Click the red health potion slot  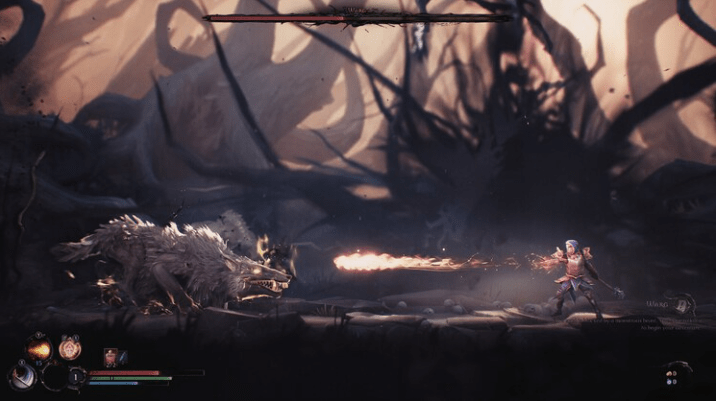coord(110,356)
